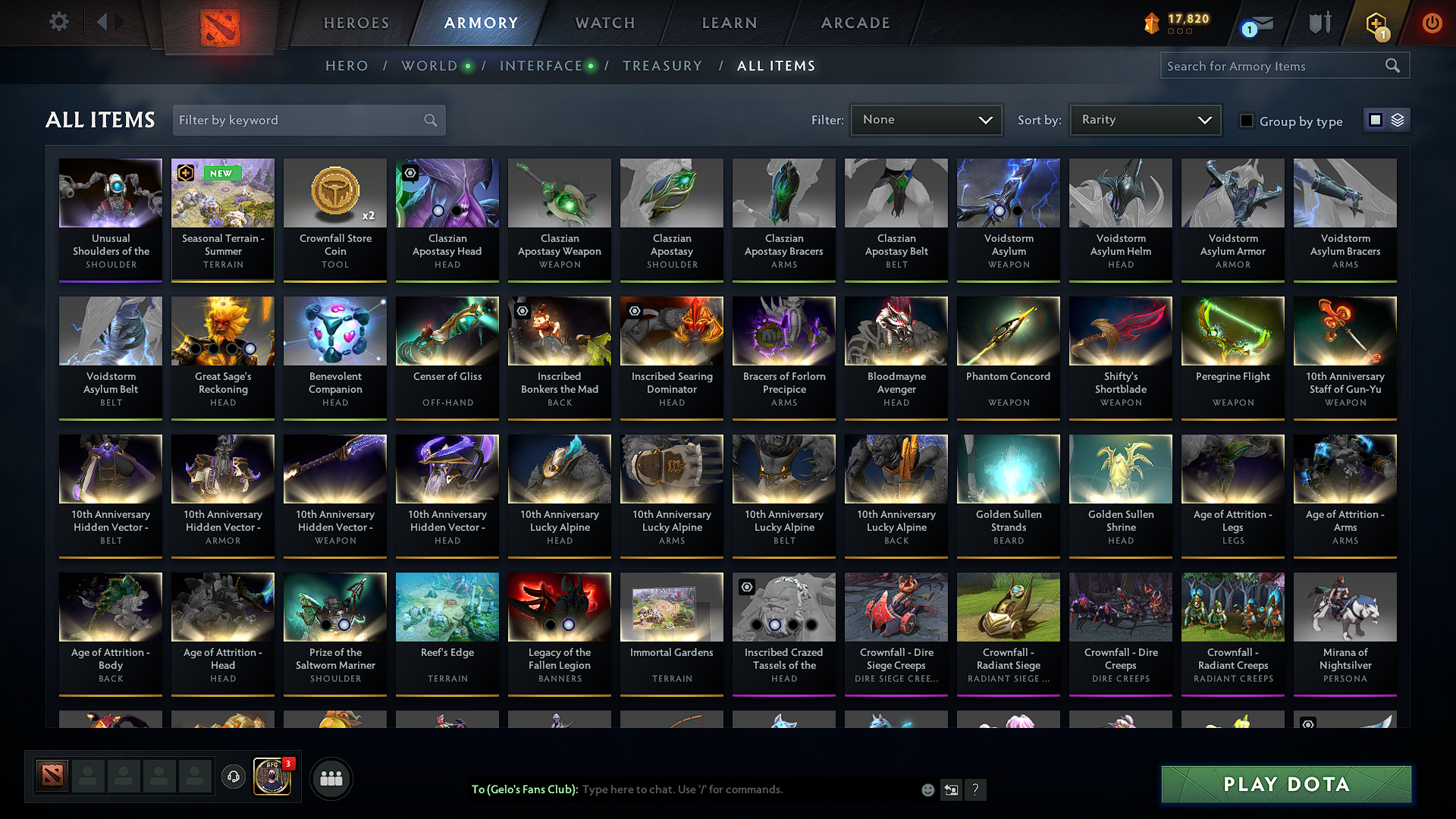Screen dimensions: 1456x819
Task: Toggle the grid view display mode
Action: pos(1375,119)
